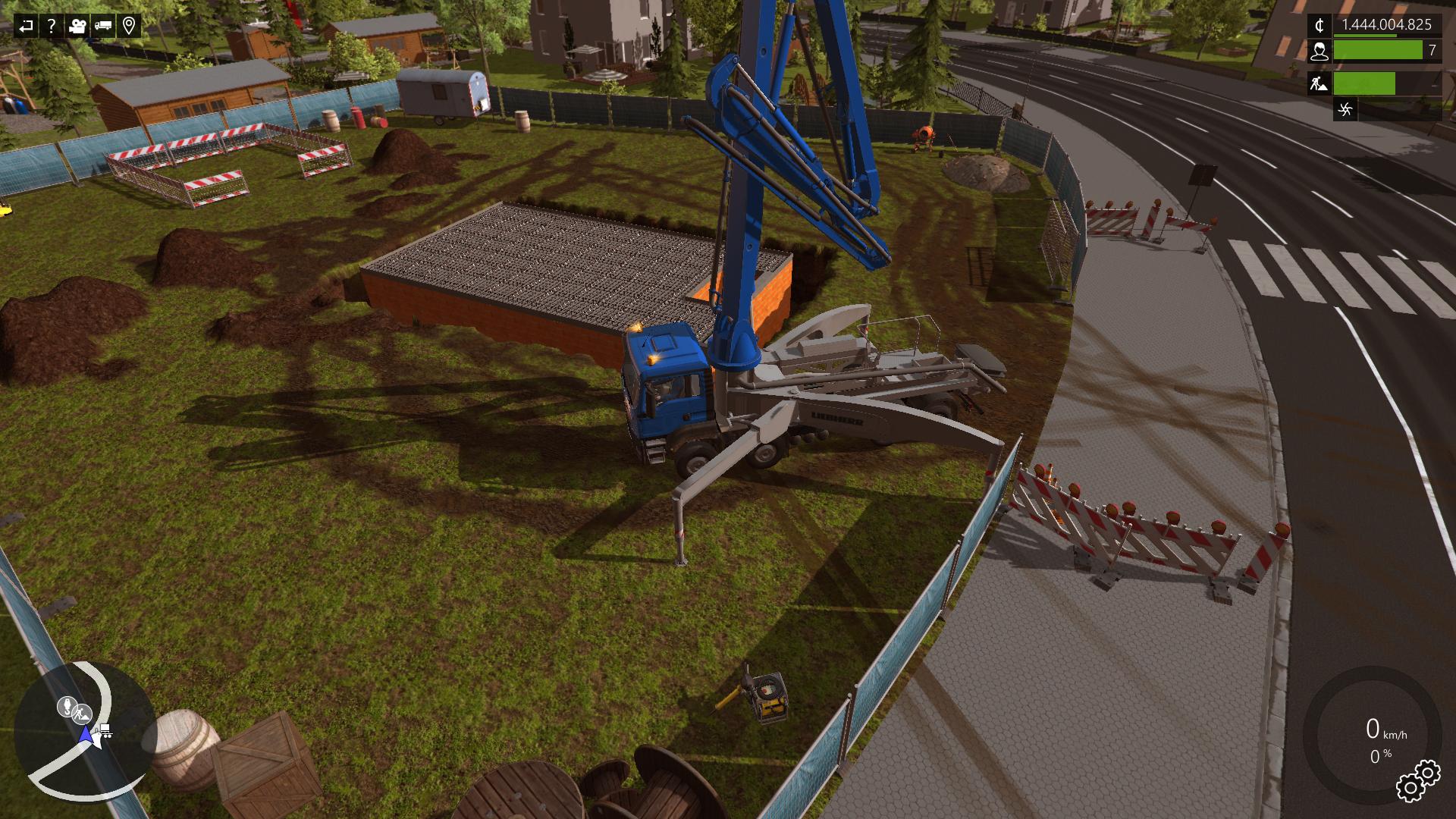1456x819 pixels.
Task: Open settings using the gears icon
Action: pos(1417,780)
